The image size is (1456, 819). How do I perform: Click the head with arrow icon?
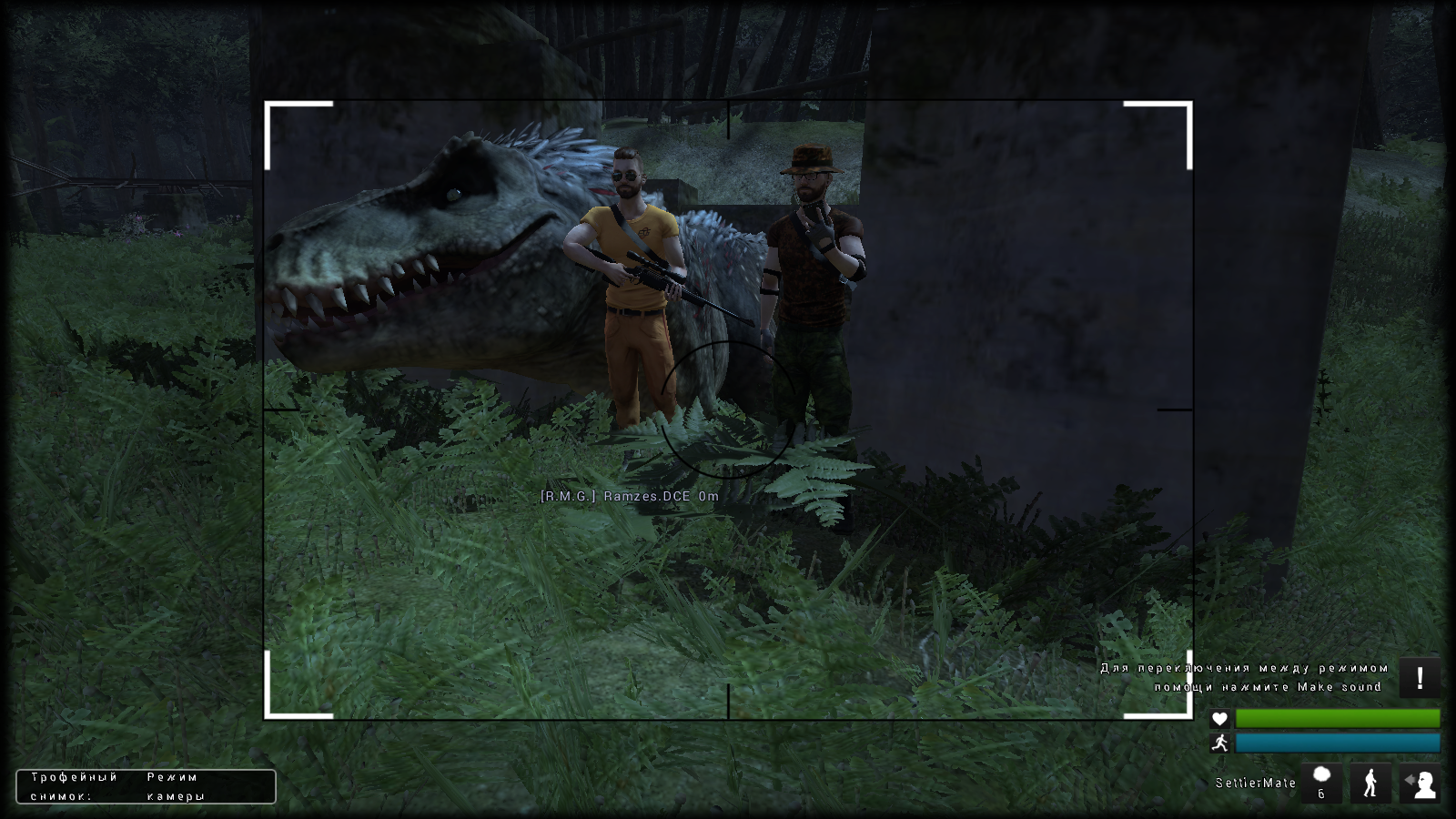[1419, 783]
